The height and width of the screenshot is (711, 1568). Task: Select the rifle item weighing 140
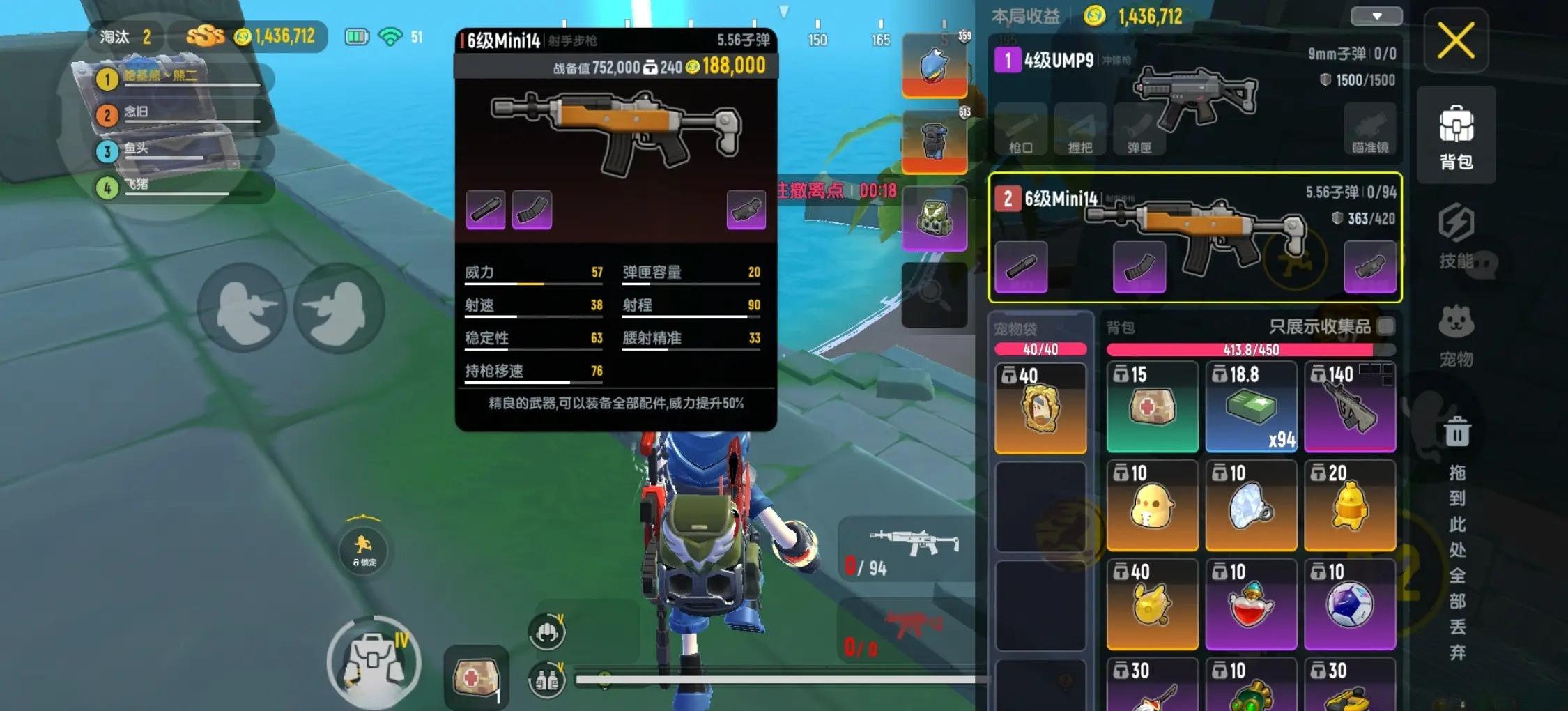[1349, 406]
